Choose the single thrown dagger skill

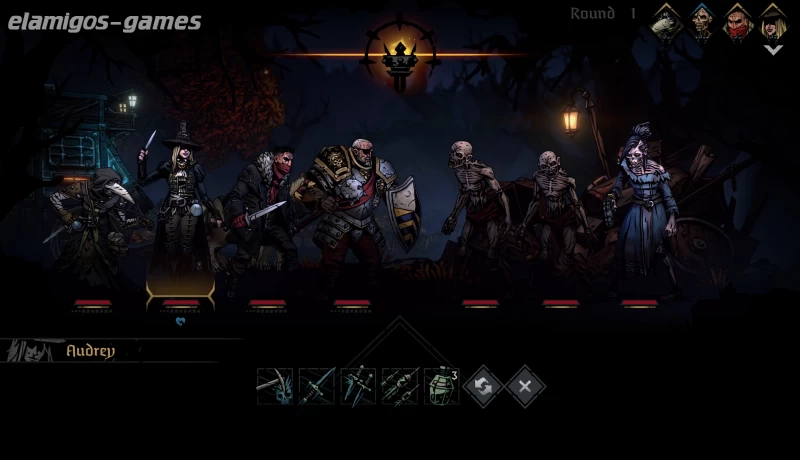tap(316, 386)
